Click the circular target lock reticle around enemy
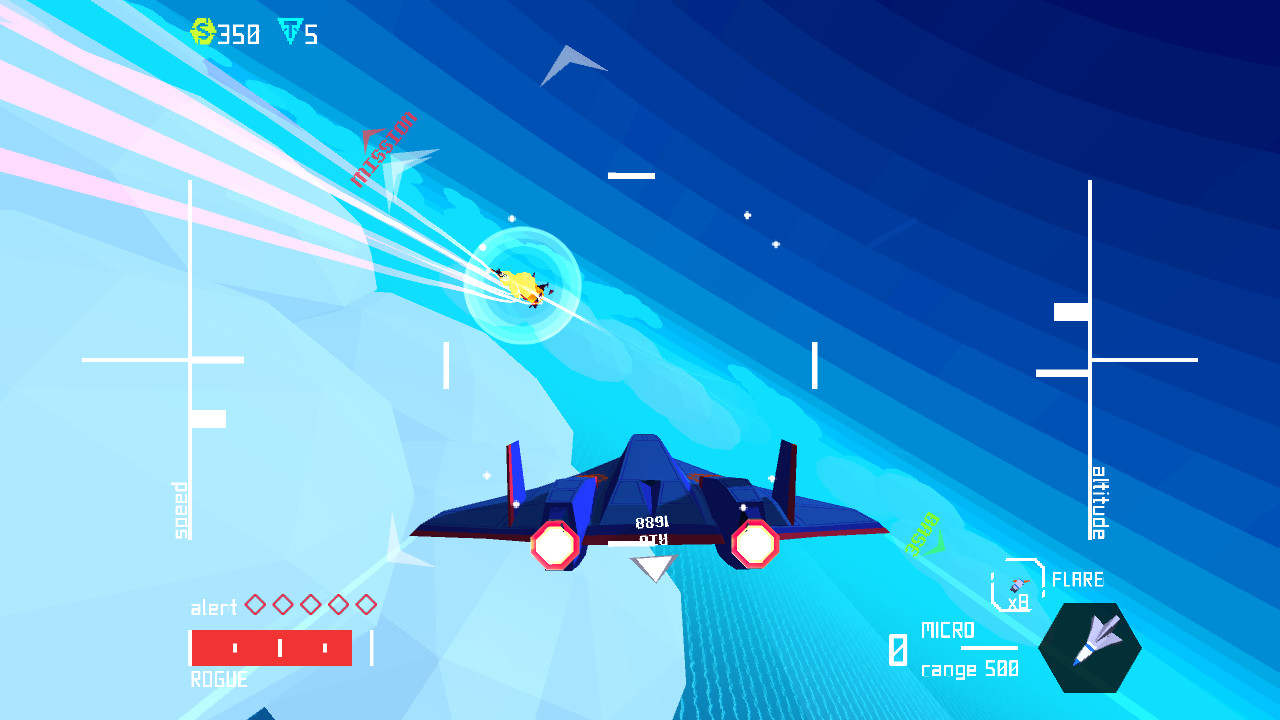This screenshot has height=720, width=1280. click(524, 282)
